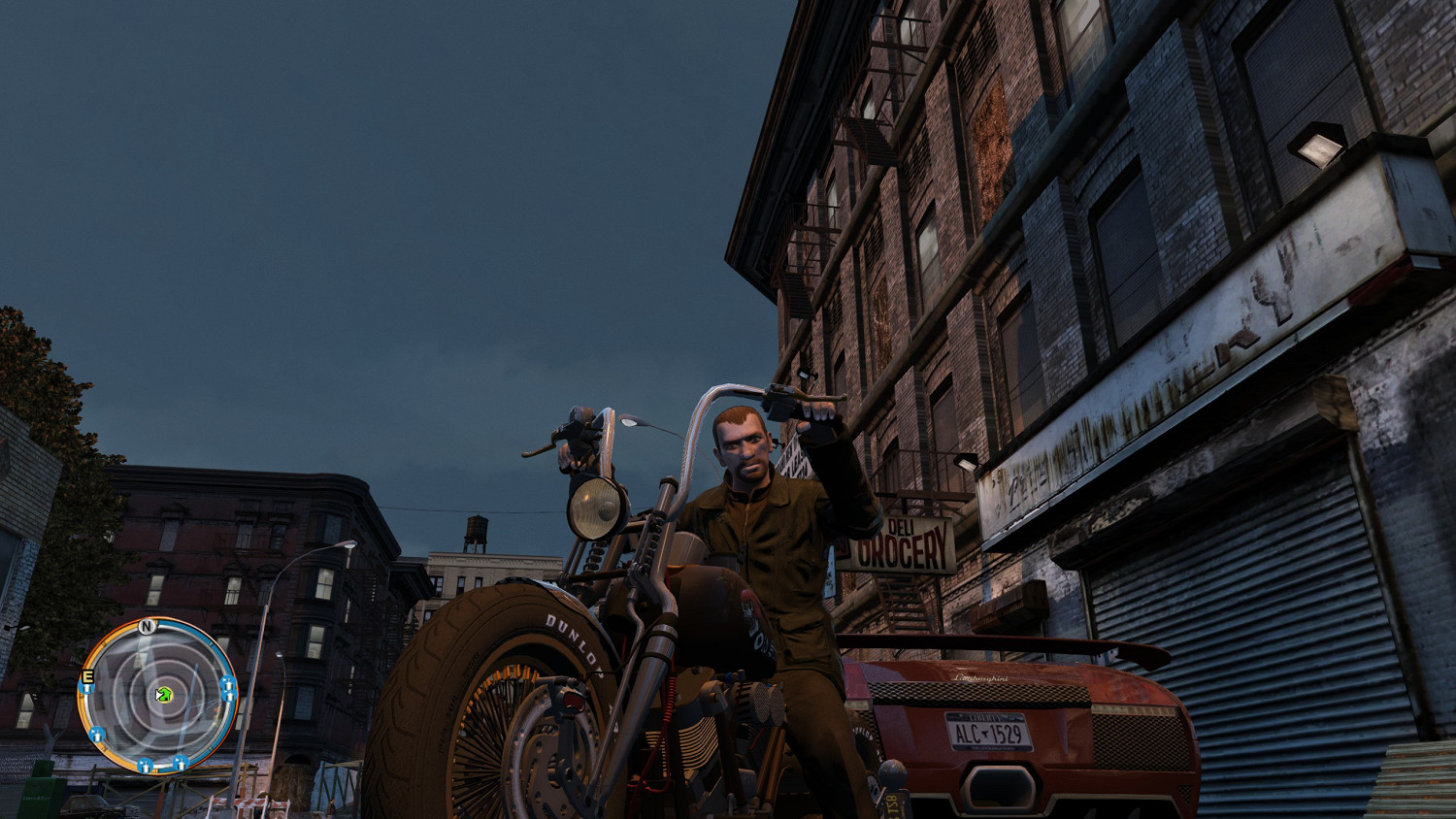
Task: Click the blue spray-can blip below the E marker
Action: point(87,689)
